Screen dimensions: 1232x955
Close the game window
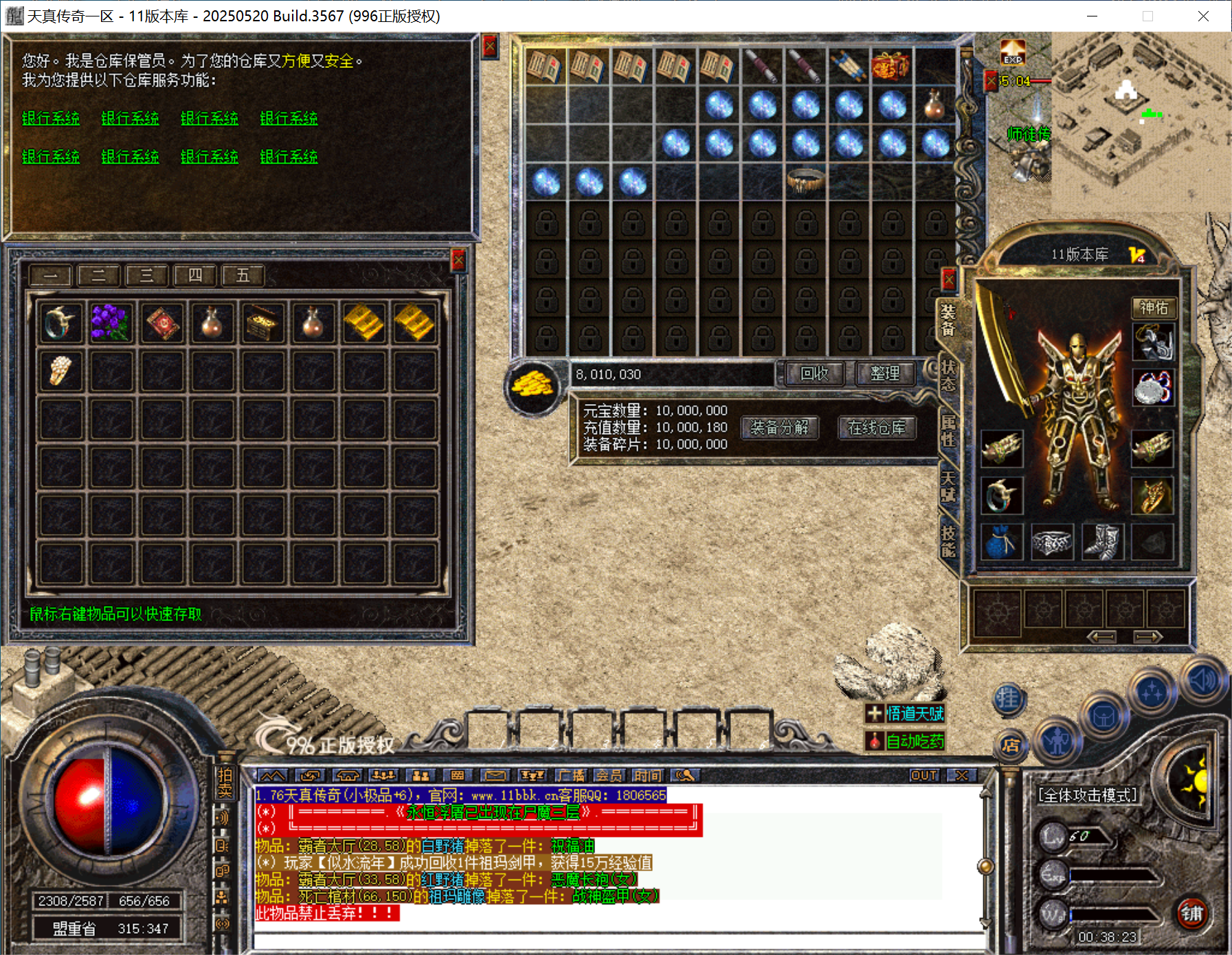[x=1203, y=16]
